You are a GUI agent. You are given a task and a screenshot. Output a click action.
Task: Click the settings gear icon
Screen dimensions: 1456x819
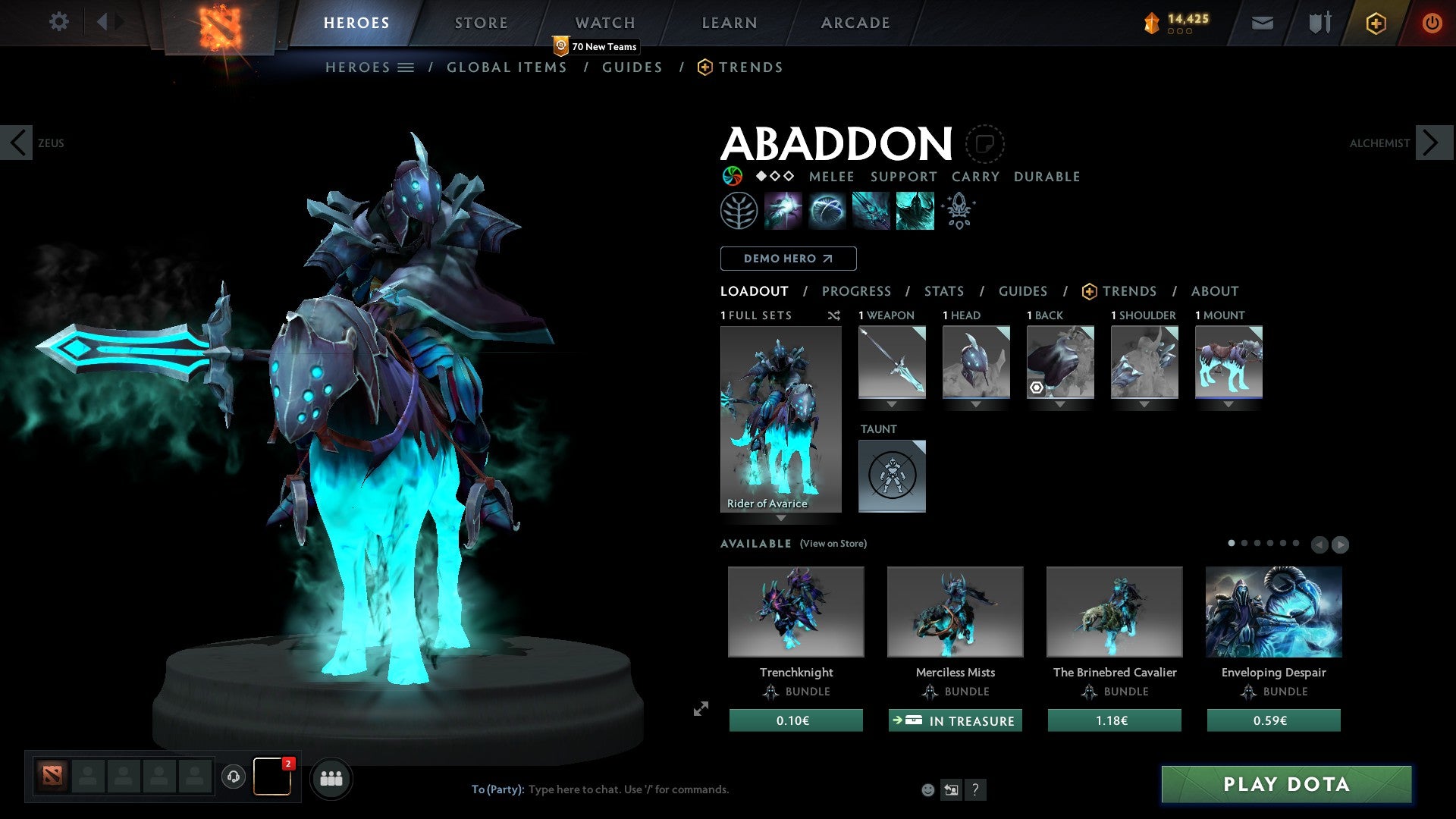[58, 22]
